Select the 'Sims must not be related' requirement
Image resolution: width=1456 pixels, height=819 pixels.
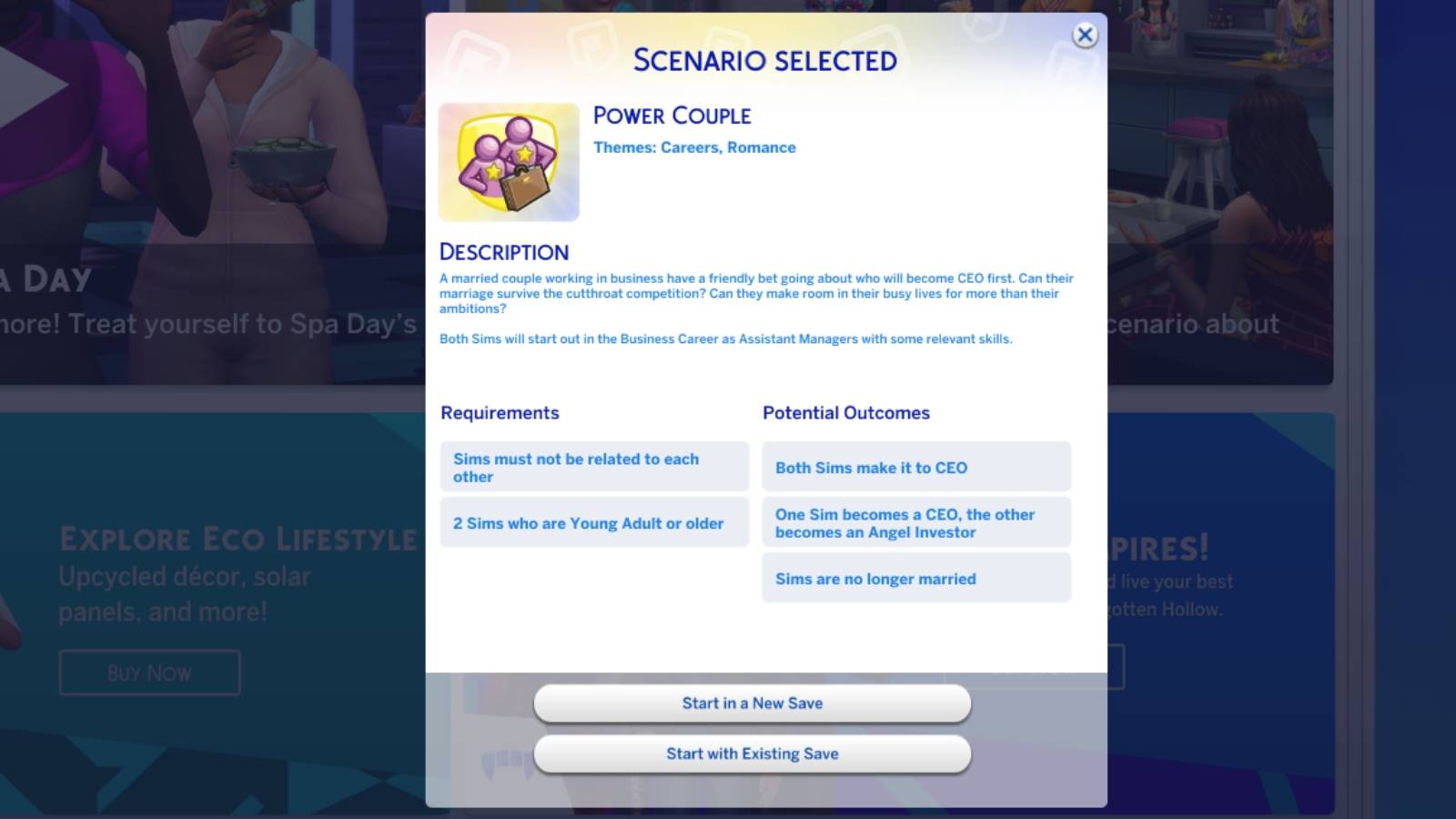point(594,467)
